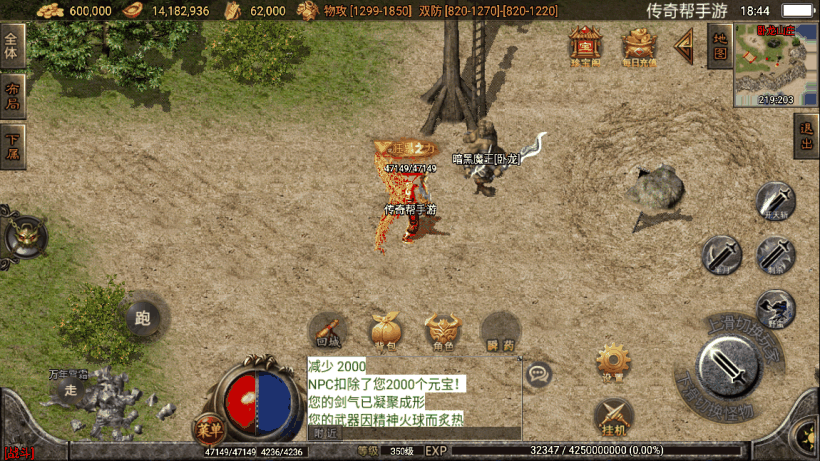Image resolution: width=820 pixels, height=461 pixels.
Task: Use the 回城 return-to-town scroll
Action: coord(328,332)
